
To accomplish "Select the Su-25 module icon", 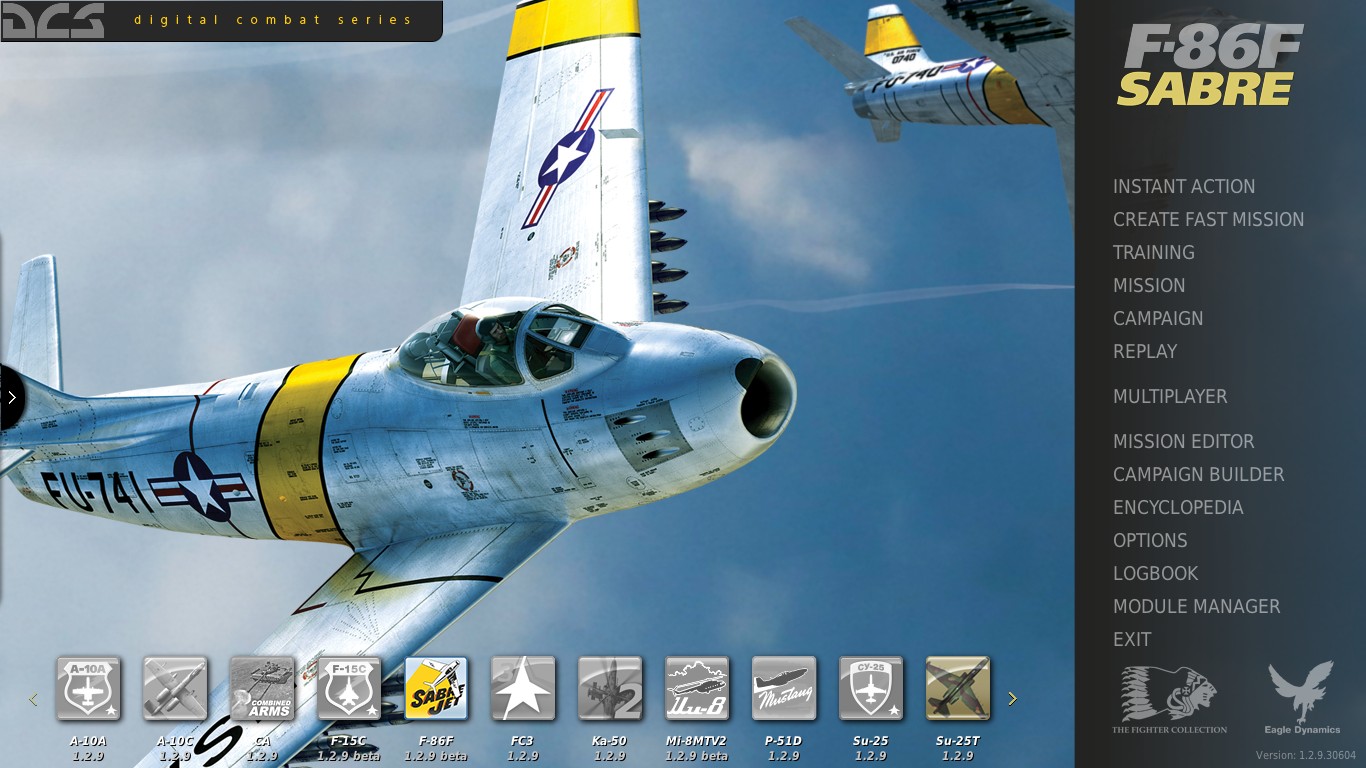I will pyautogui.click(x=871, y=688).
